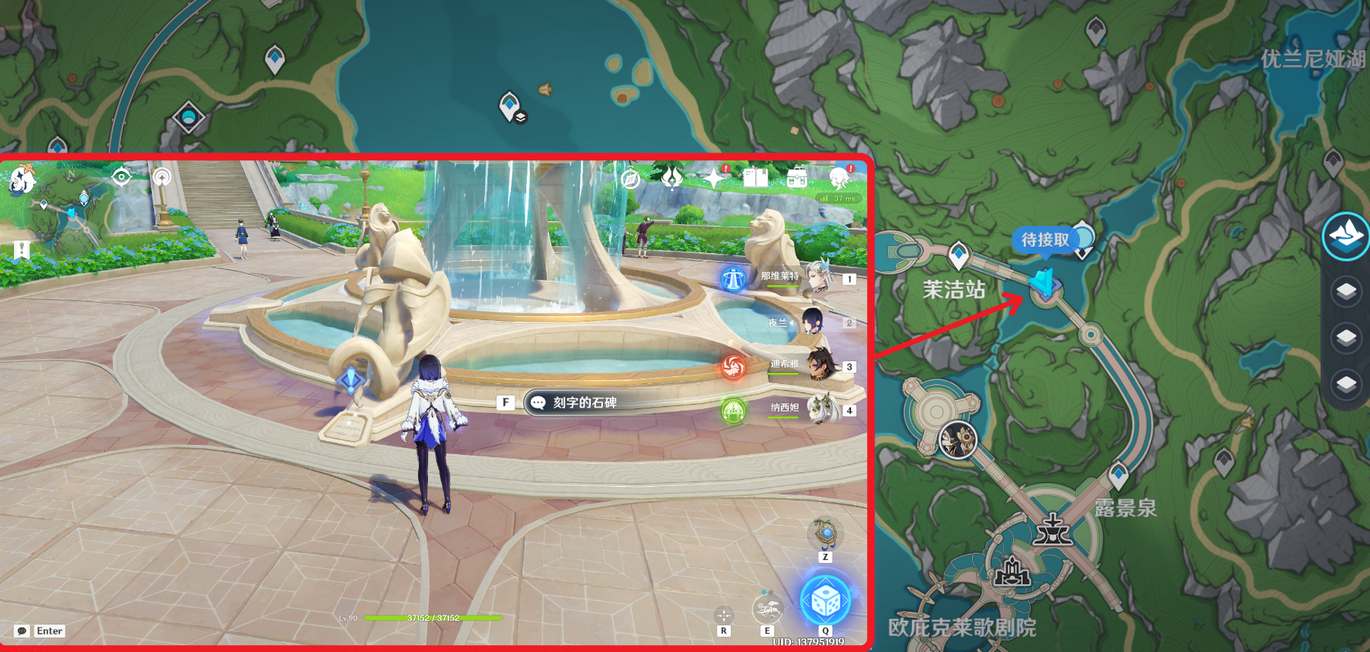The height and width of the screenshot is (652, 1370).
Task: Use the elemental skill icon
Action: [767, 609]
